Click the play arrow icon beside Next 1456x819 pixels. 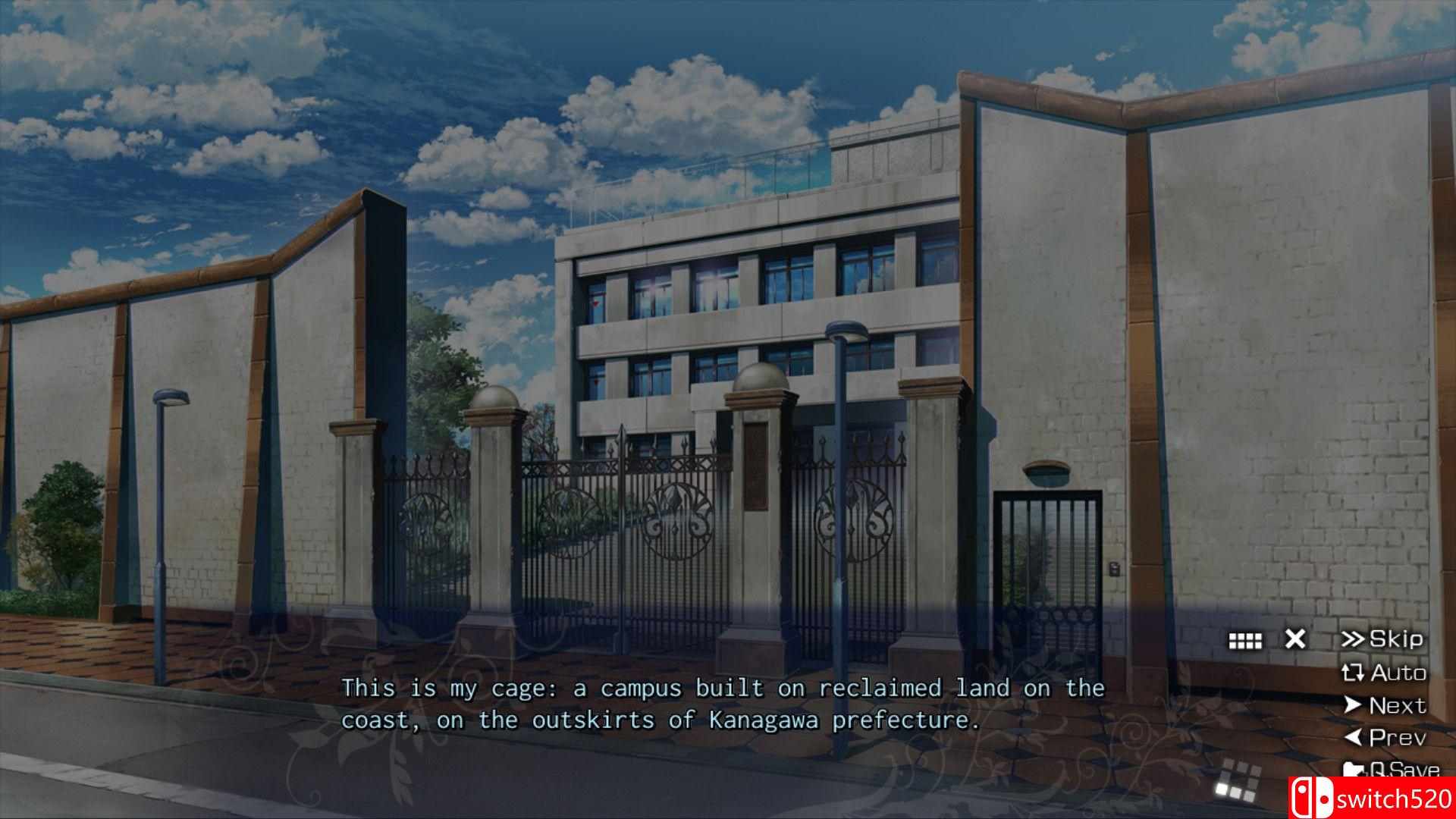click(x=1351, y=706)
